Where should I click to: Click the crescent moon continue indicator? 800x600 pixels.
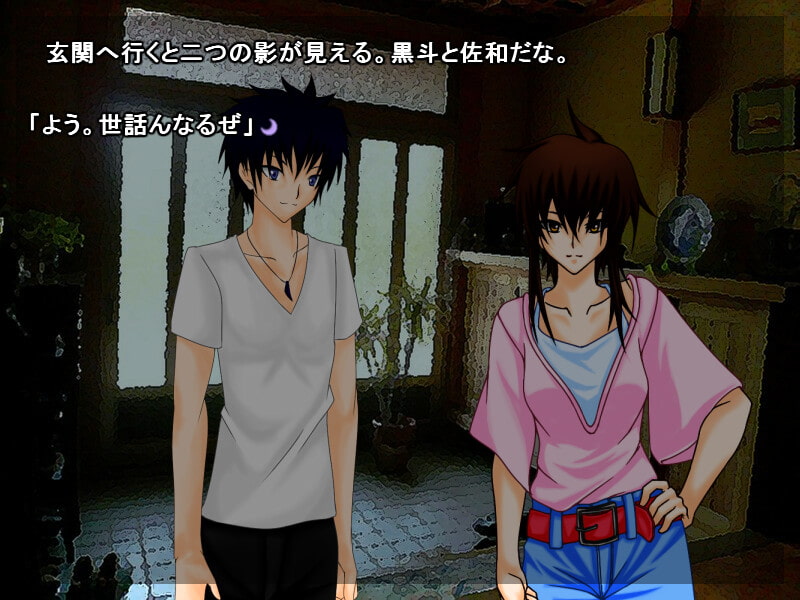(270, 125)
